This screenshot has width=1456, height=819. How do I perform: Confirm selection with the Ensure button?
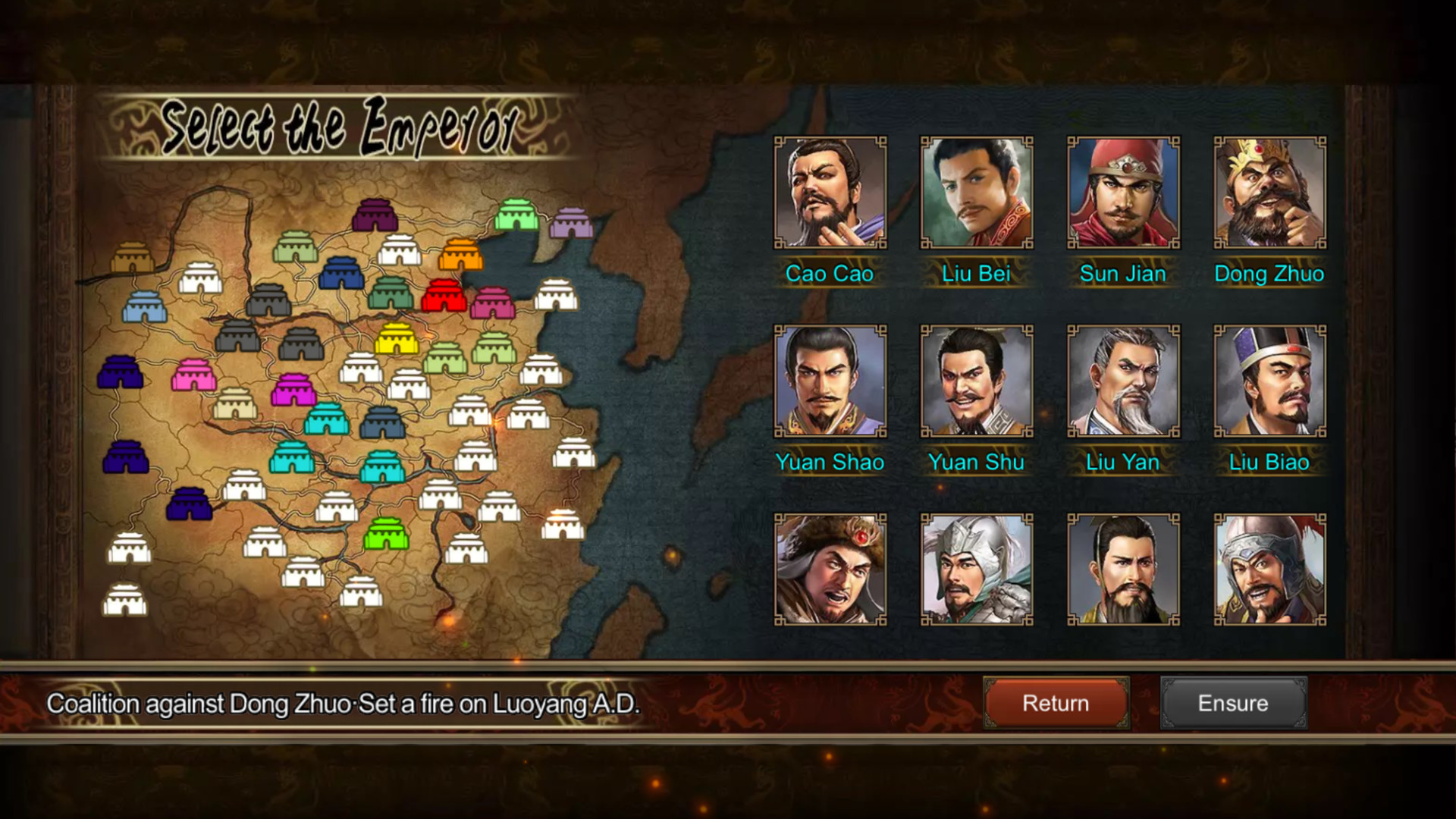click(1232, 703)
